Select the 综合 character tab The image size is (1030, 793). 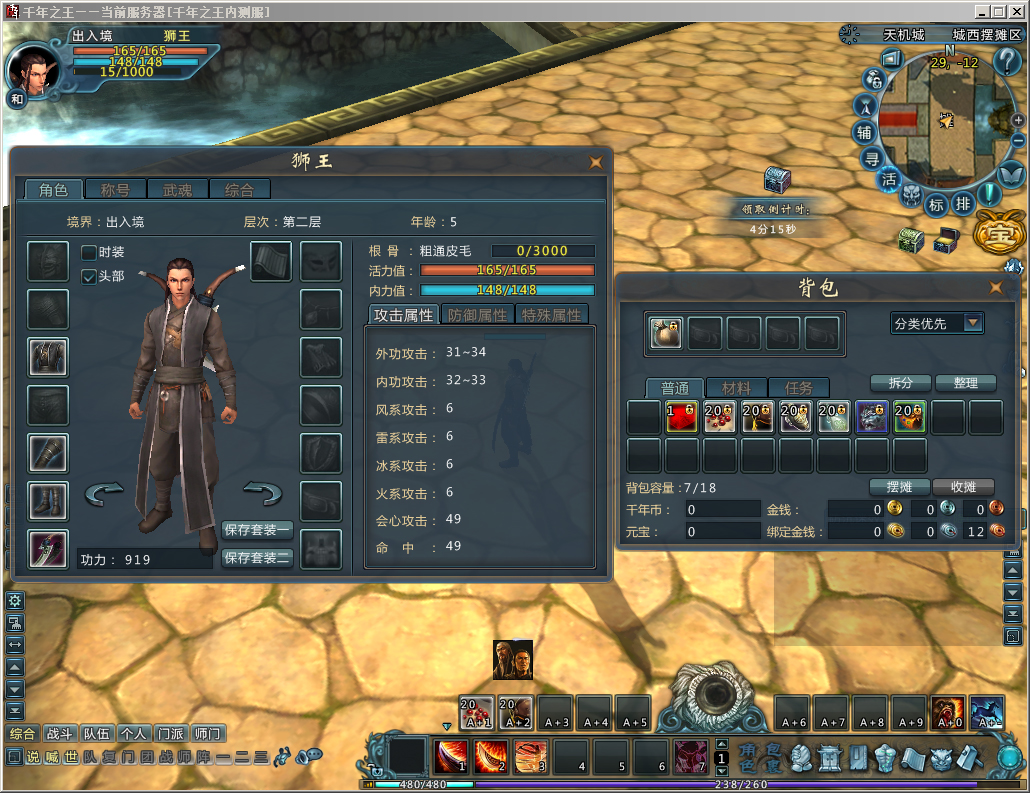point(239,189)
